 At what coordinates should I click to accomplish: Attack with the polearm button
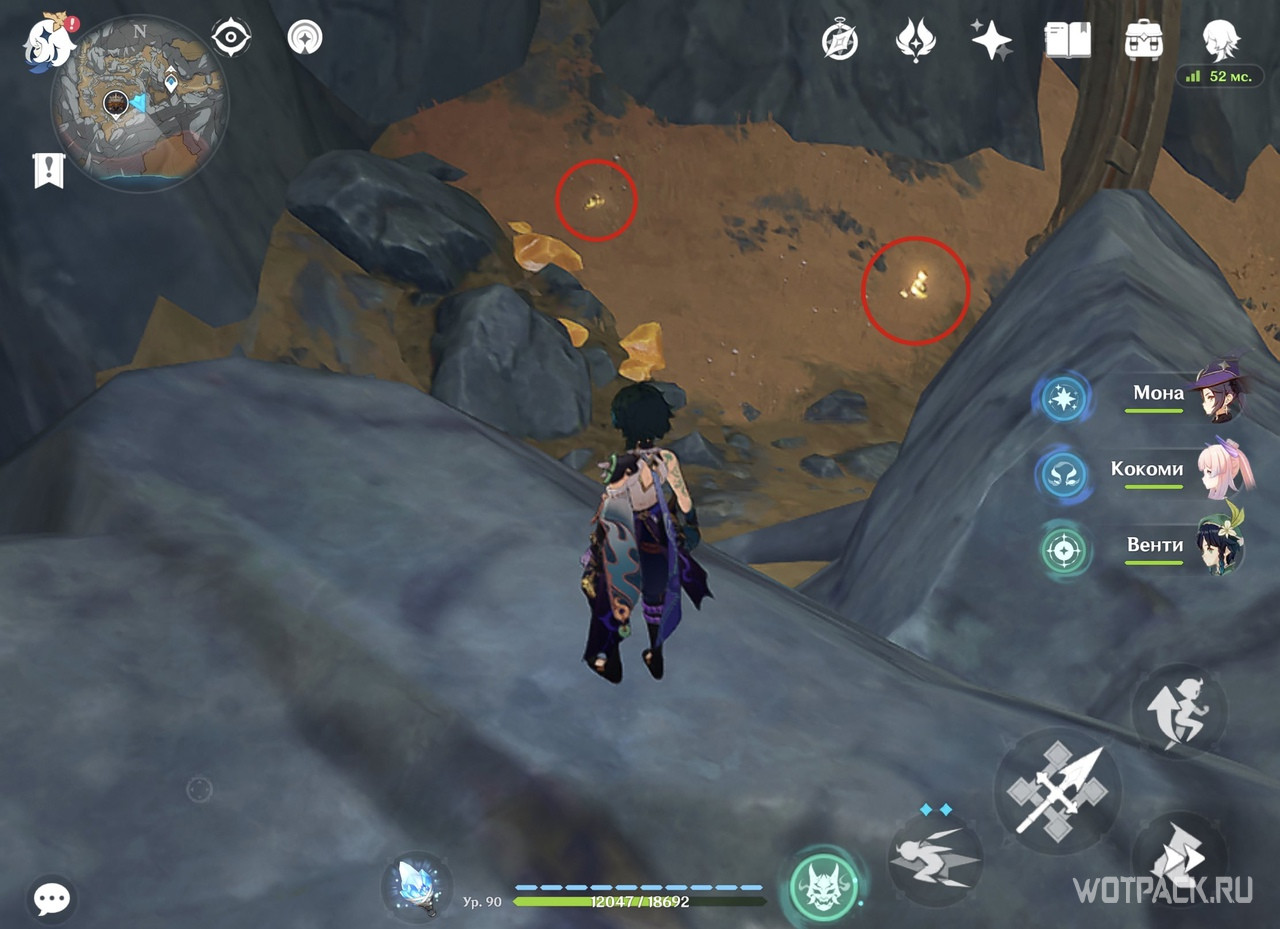[1057, 792]
